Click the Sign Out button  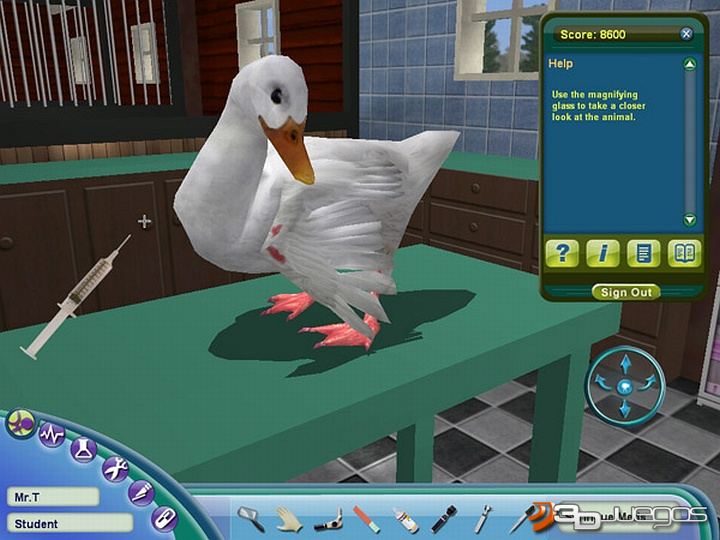click(626, 292)
